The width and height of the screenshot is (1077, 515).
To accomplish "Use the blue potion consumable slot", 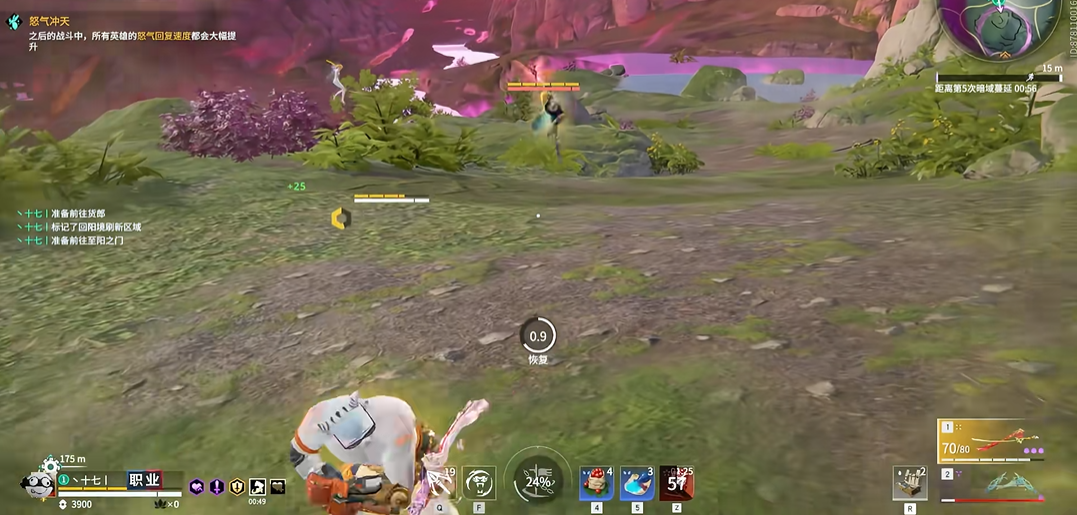I will tap(637, 483).
